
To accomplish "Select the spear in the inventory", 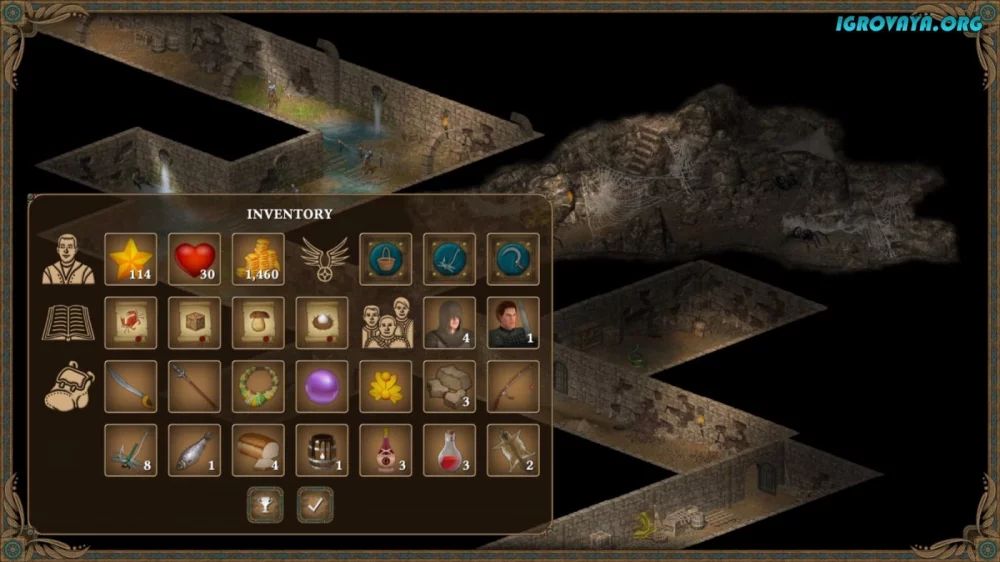I will 194,386.
